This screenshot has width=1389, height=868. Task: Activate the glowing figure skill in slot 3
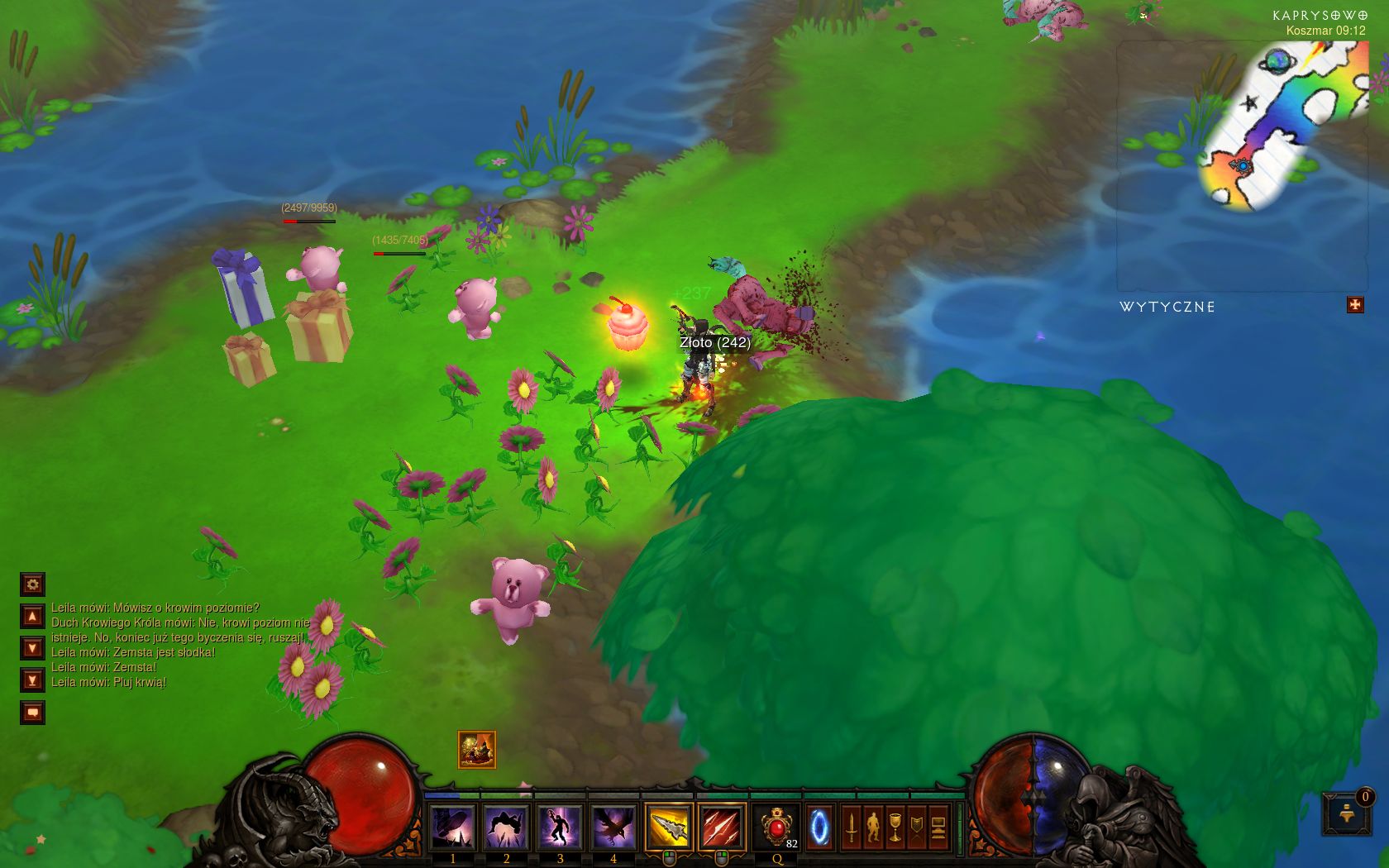560,827
